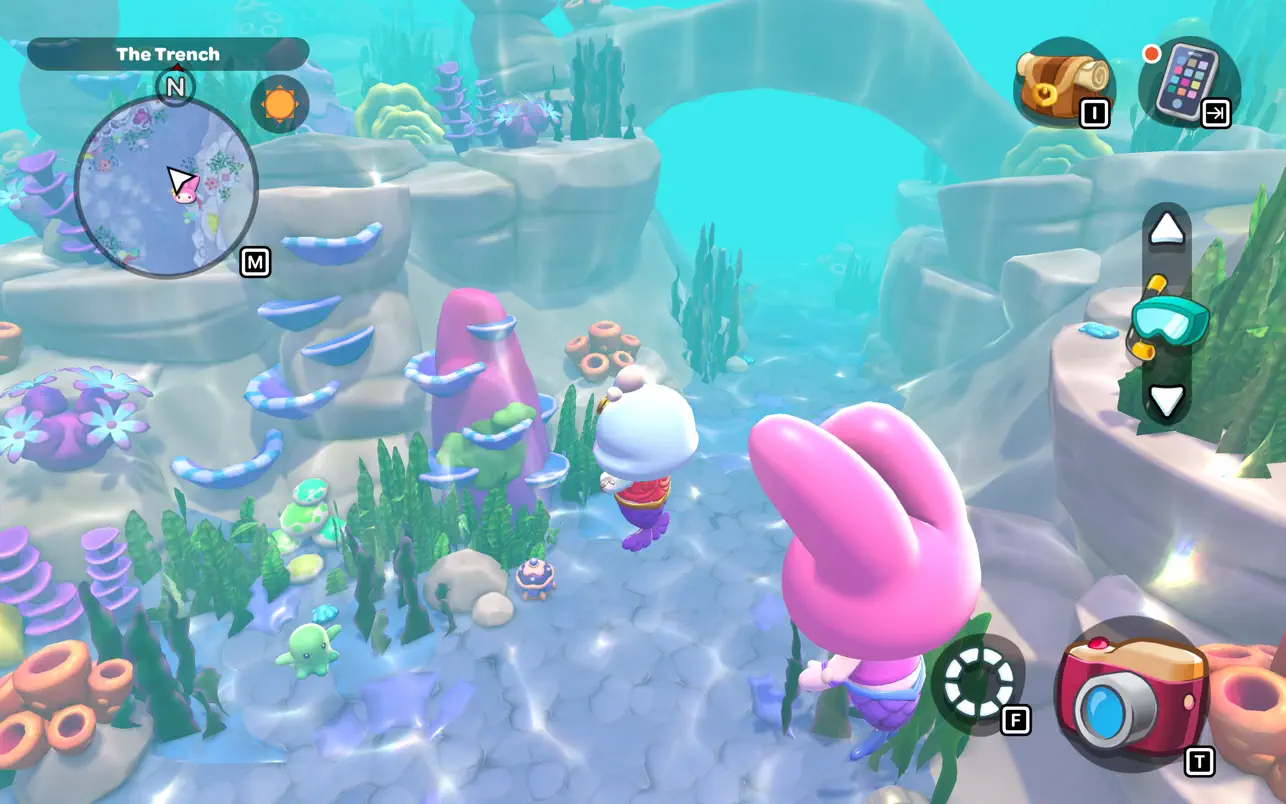Activate the dash ability ring
1286x804 pixels.
(981, 684)
